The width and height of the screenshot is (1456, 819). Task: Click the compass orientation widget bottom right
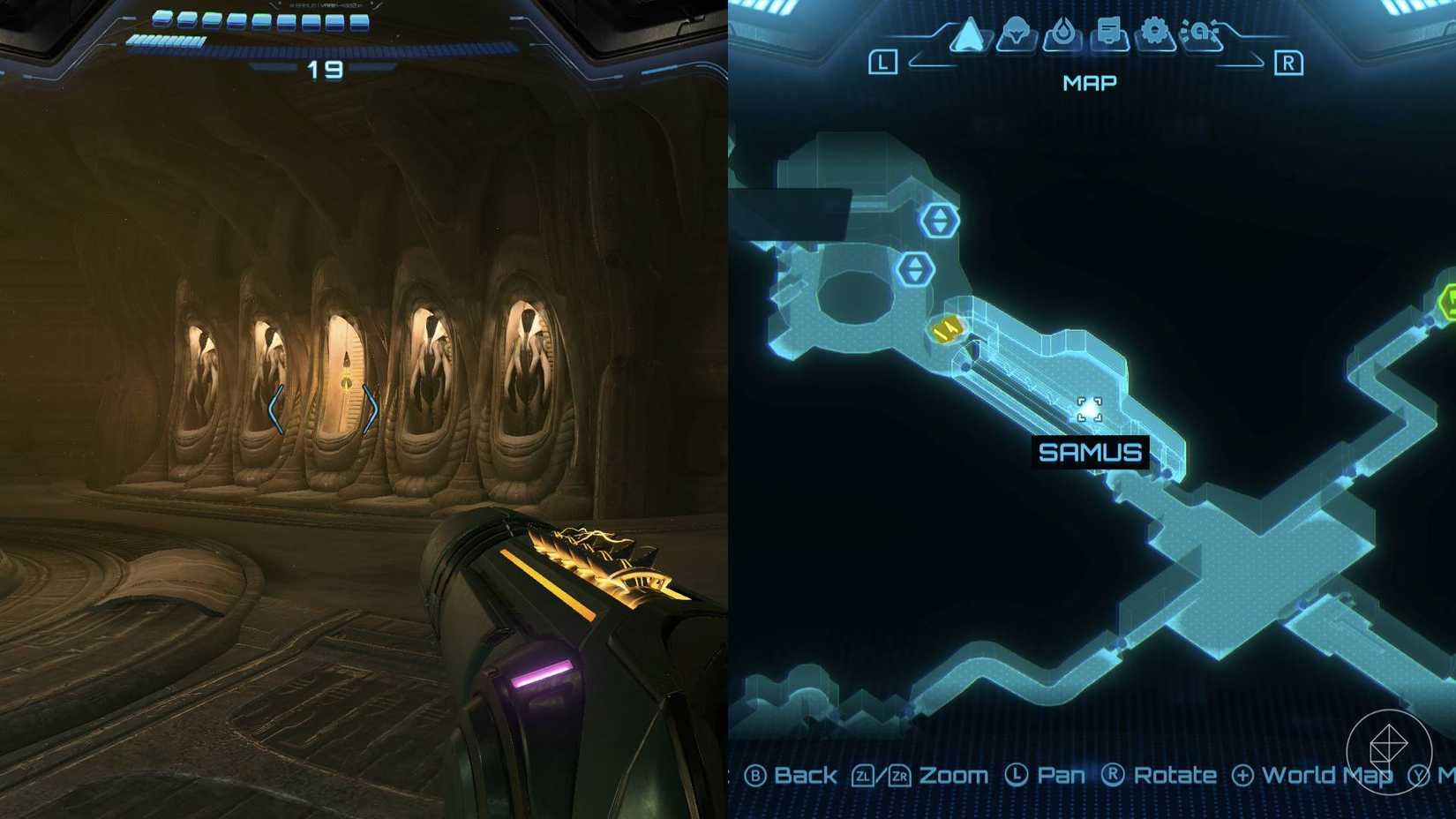tap(1392, 749)
